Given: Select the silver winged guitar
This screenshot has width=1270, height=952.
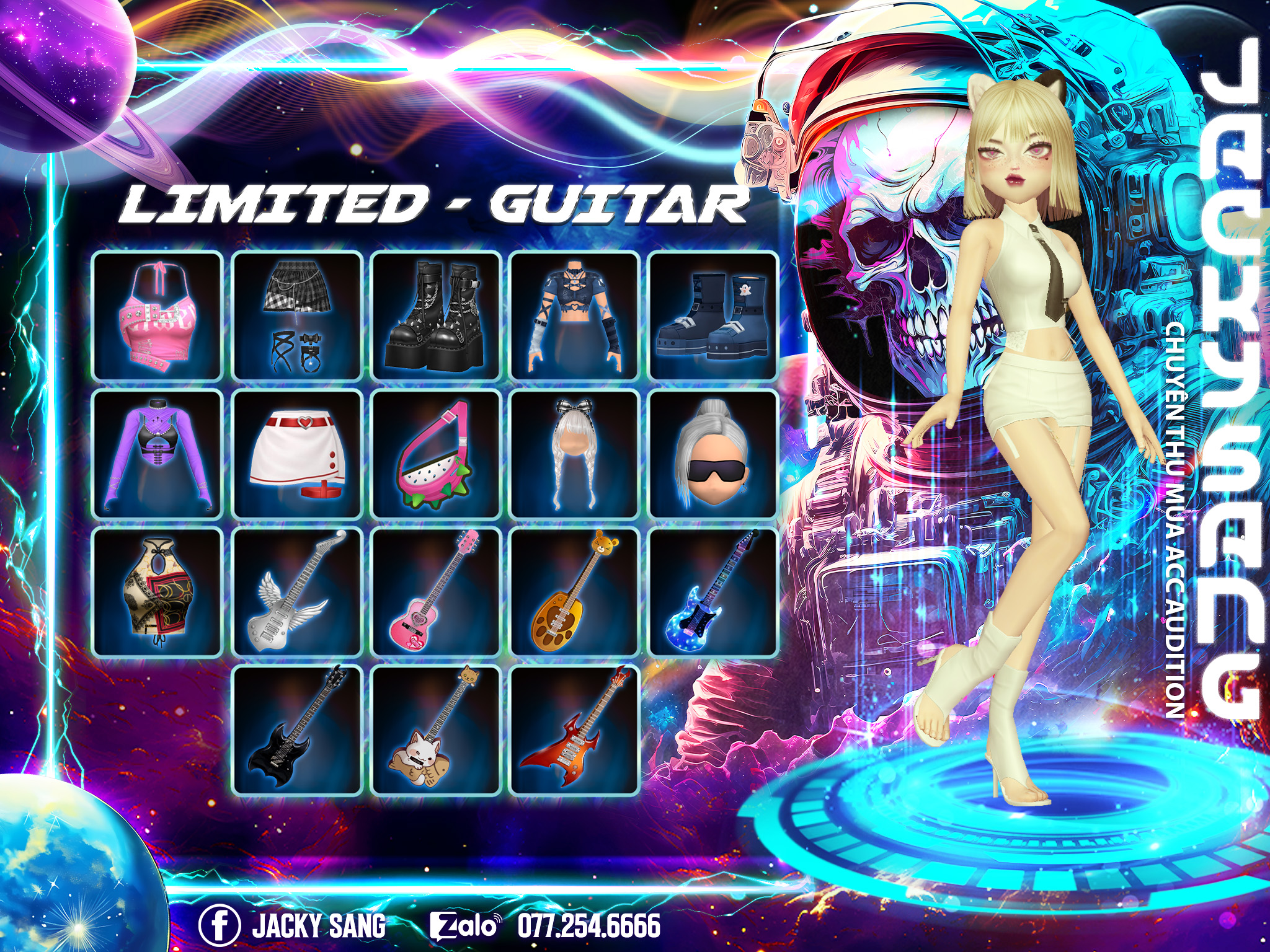Looking at the screenshot, I should 297,593.
